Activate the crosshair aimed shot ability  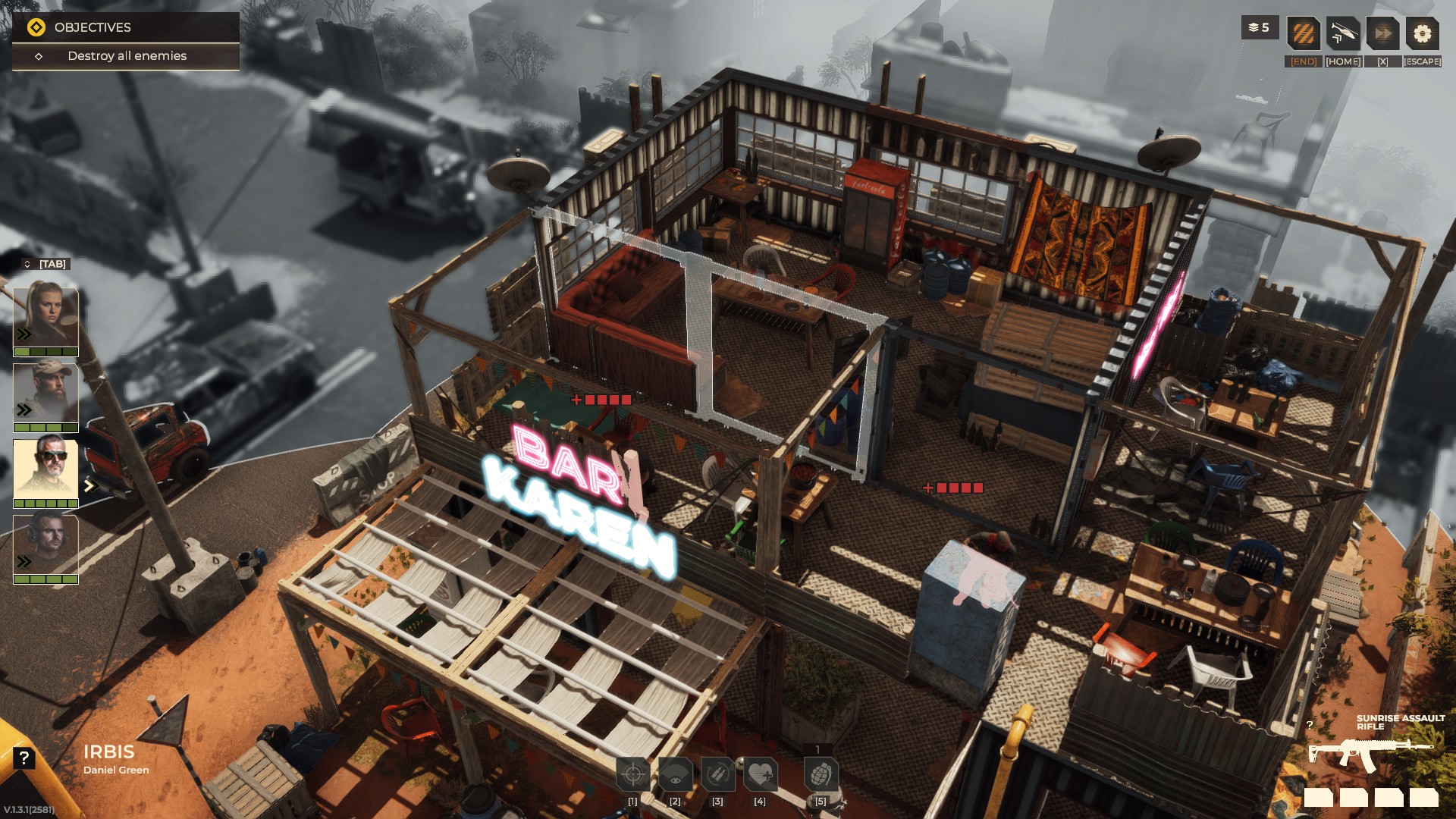[x=632, y=774]
